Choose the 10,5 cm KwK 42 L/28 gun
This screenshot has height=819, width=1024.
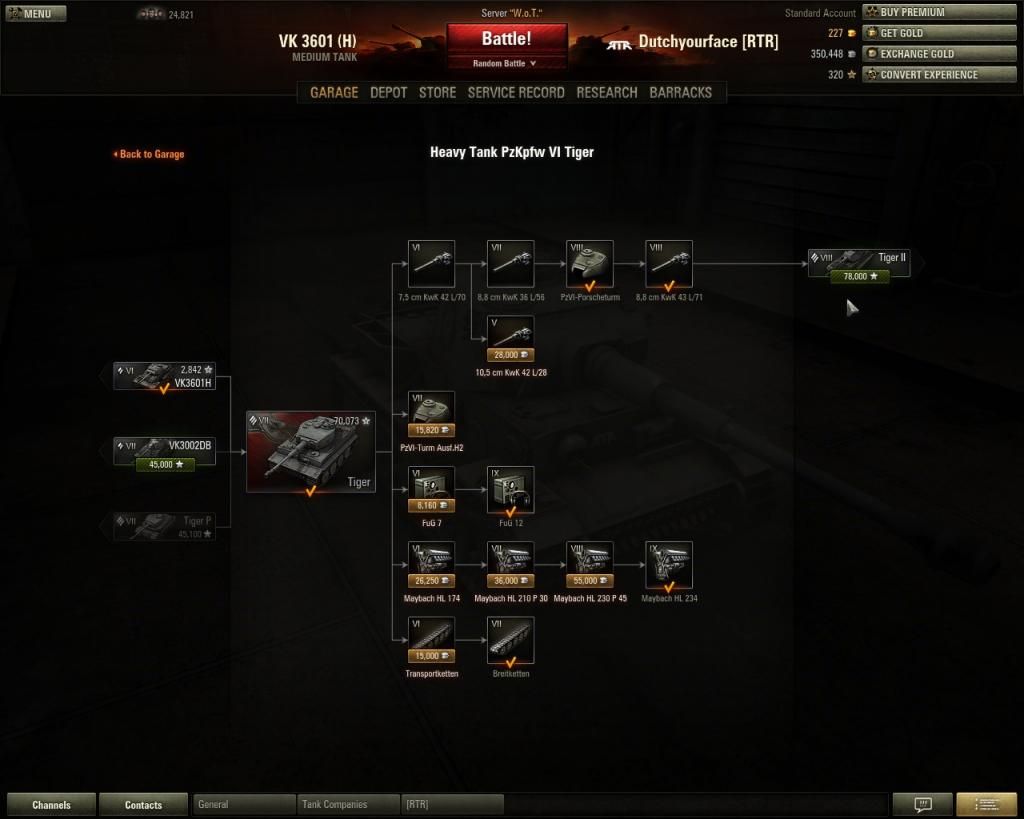(510, 339)
